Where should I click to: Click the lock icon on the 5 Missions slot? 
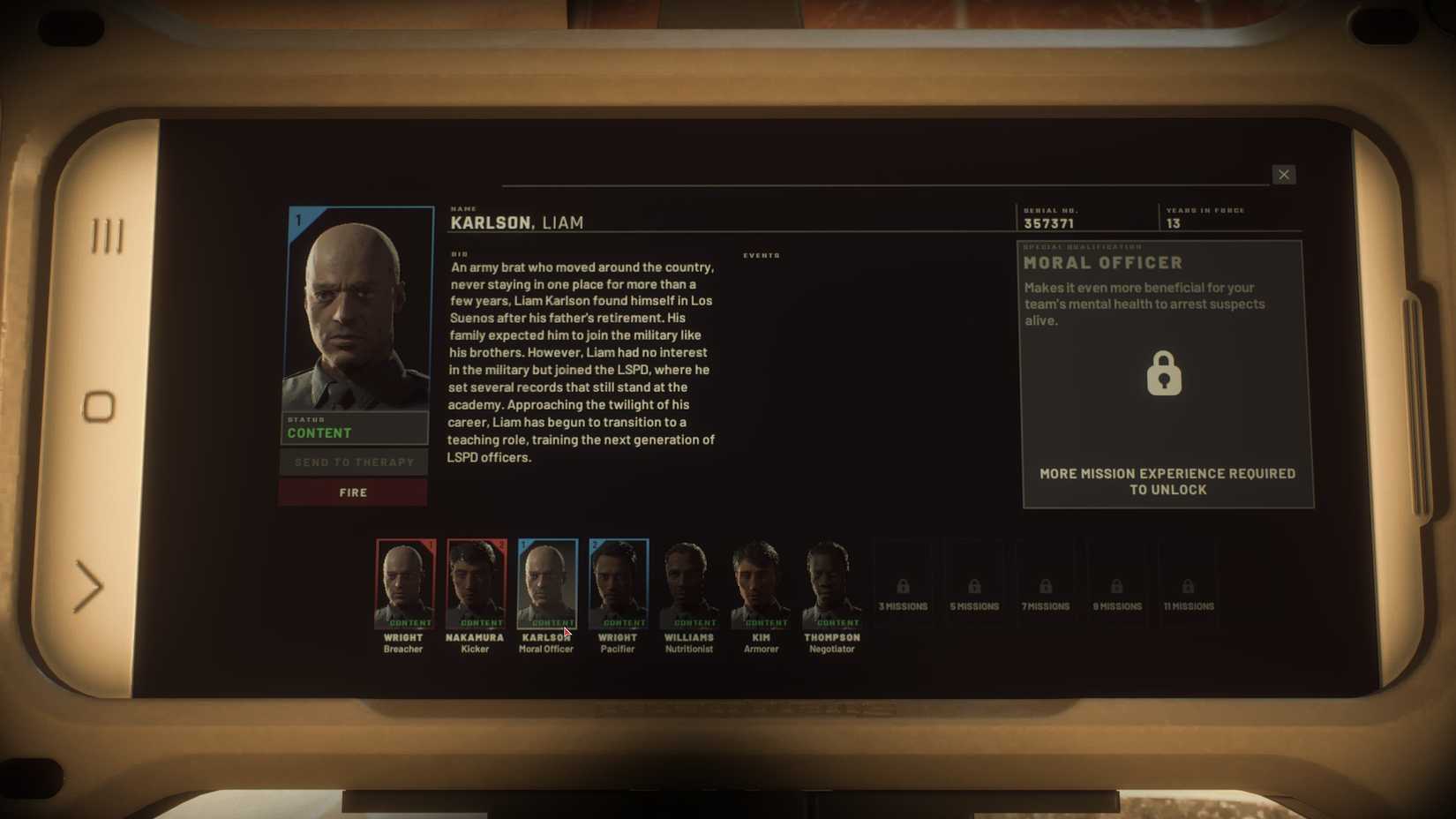click(x=974, y=586)
